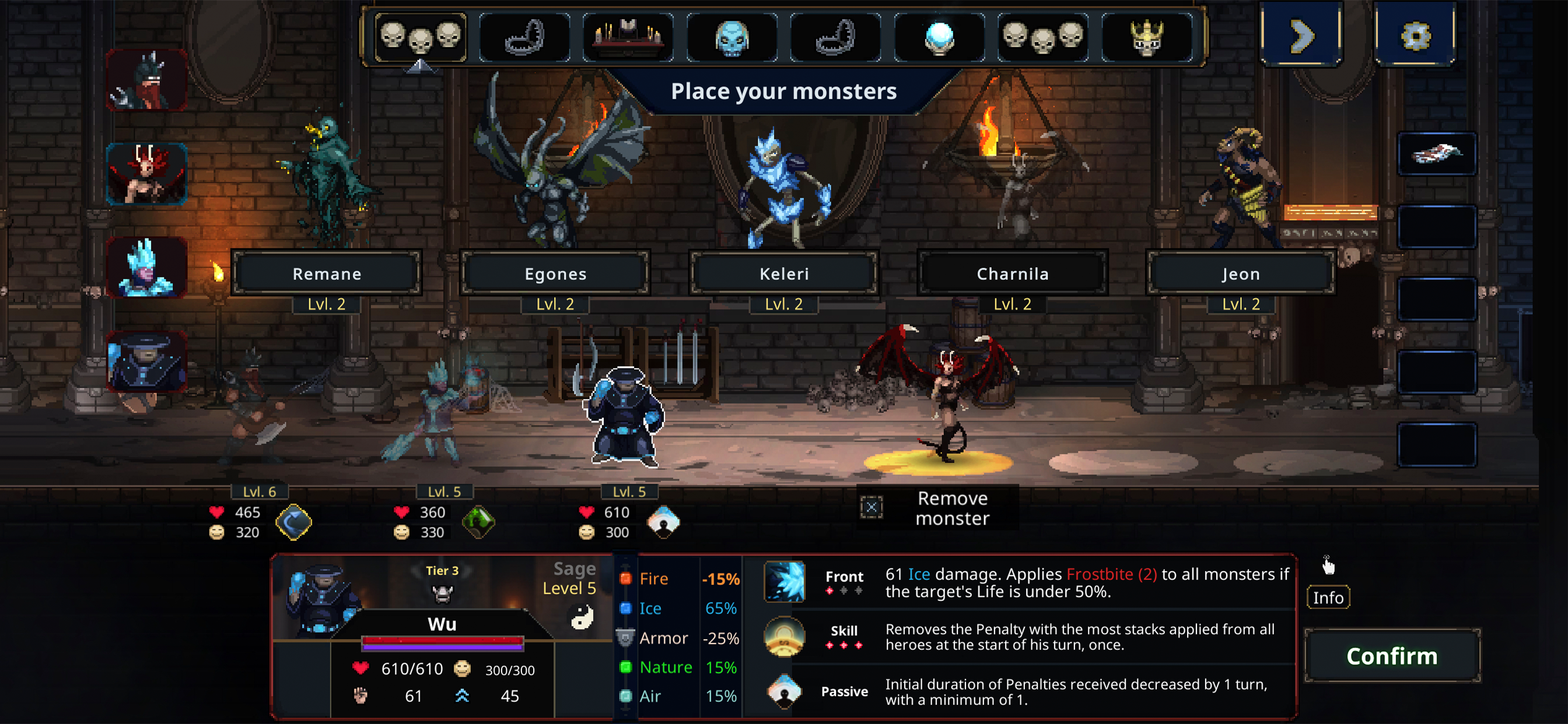Confirm the monster placement
The width and height of the screenshot is (1568, 724).
(x=1391, y=656)
